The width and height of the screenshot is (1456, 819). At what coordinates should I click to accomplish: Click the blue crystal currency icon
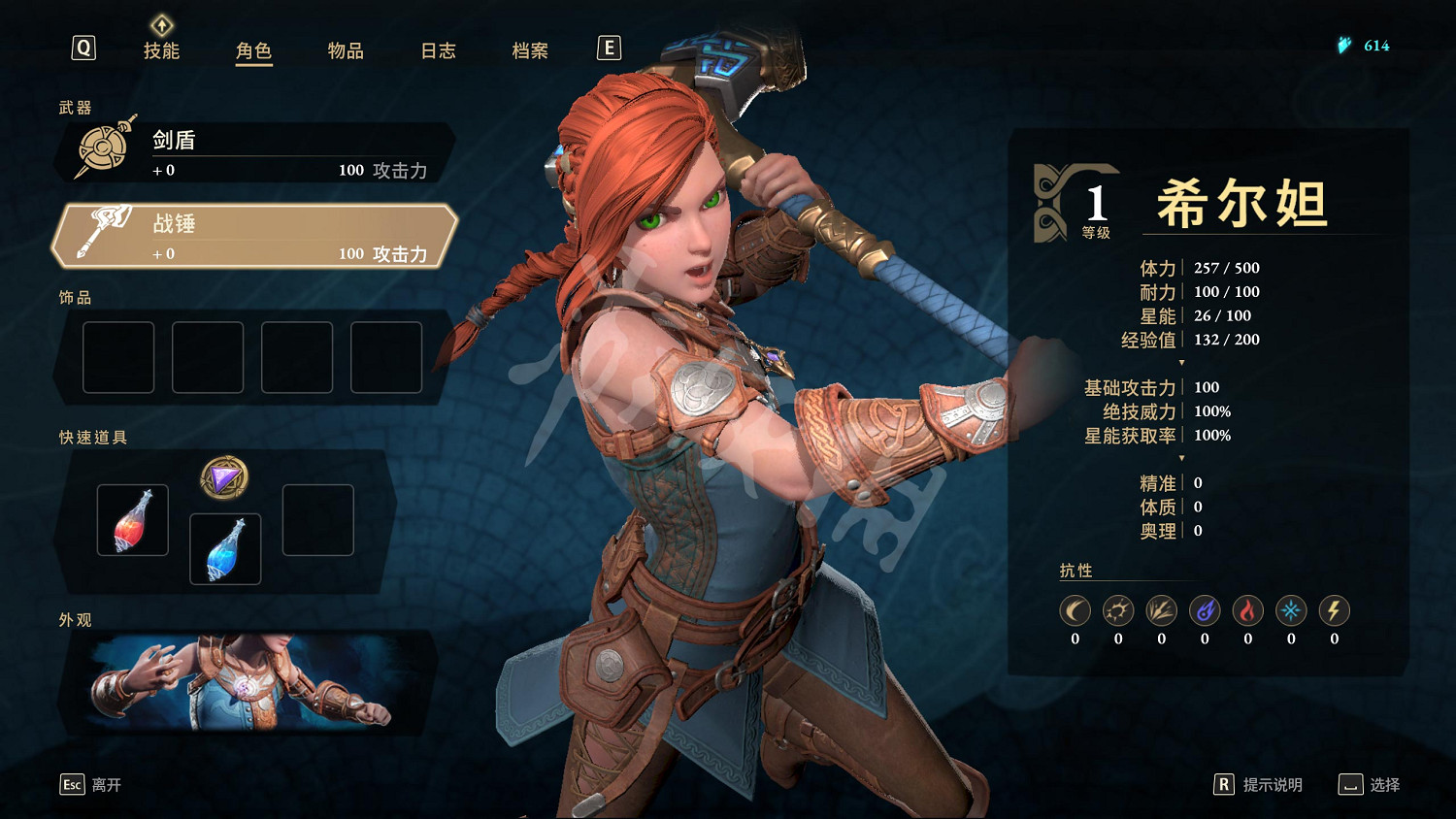[1343, 44]
